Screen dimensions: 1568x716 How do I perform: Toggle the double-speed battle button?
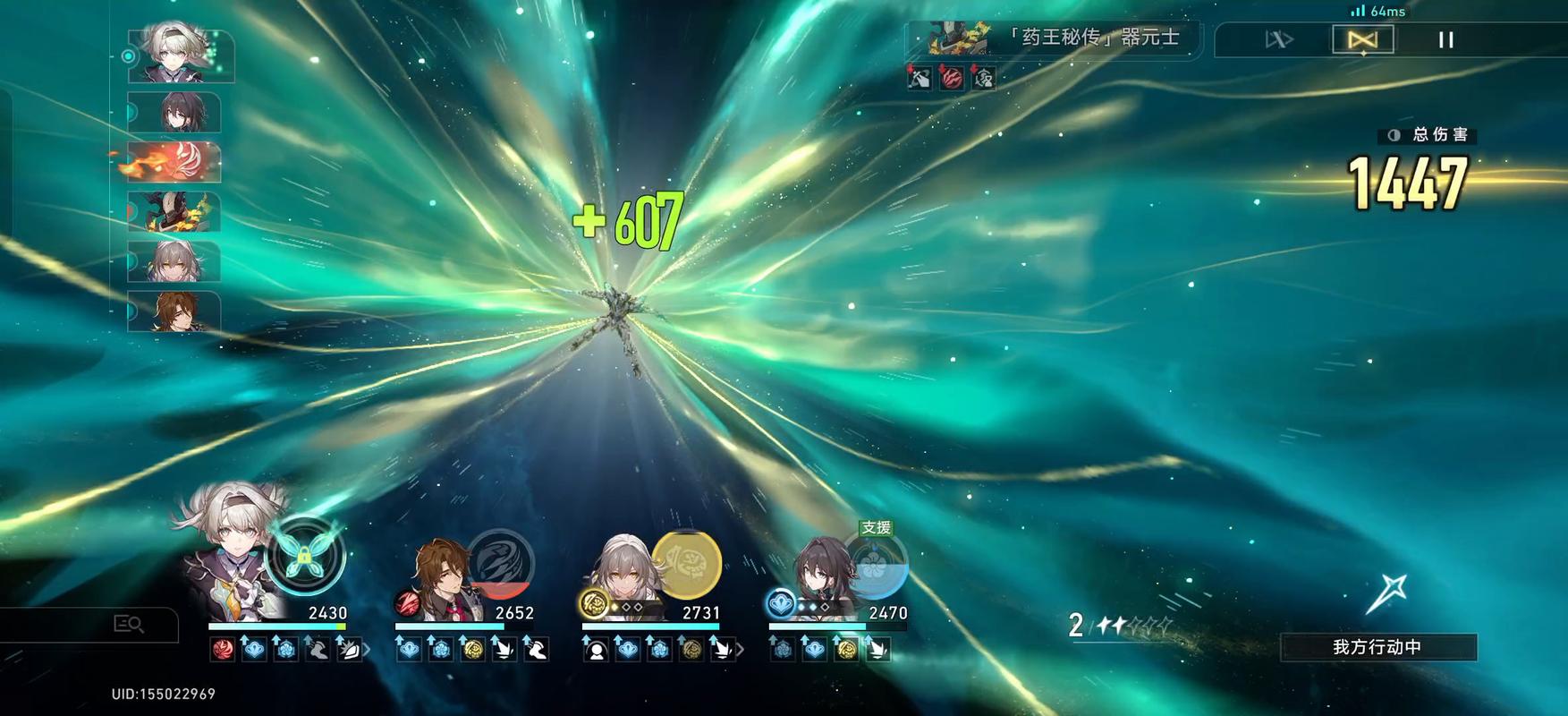tap(1278, 40)
